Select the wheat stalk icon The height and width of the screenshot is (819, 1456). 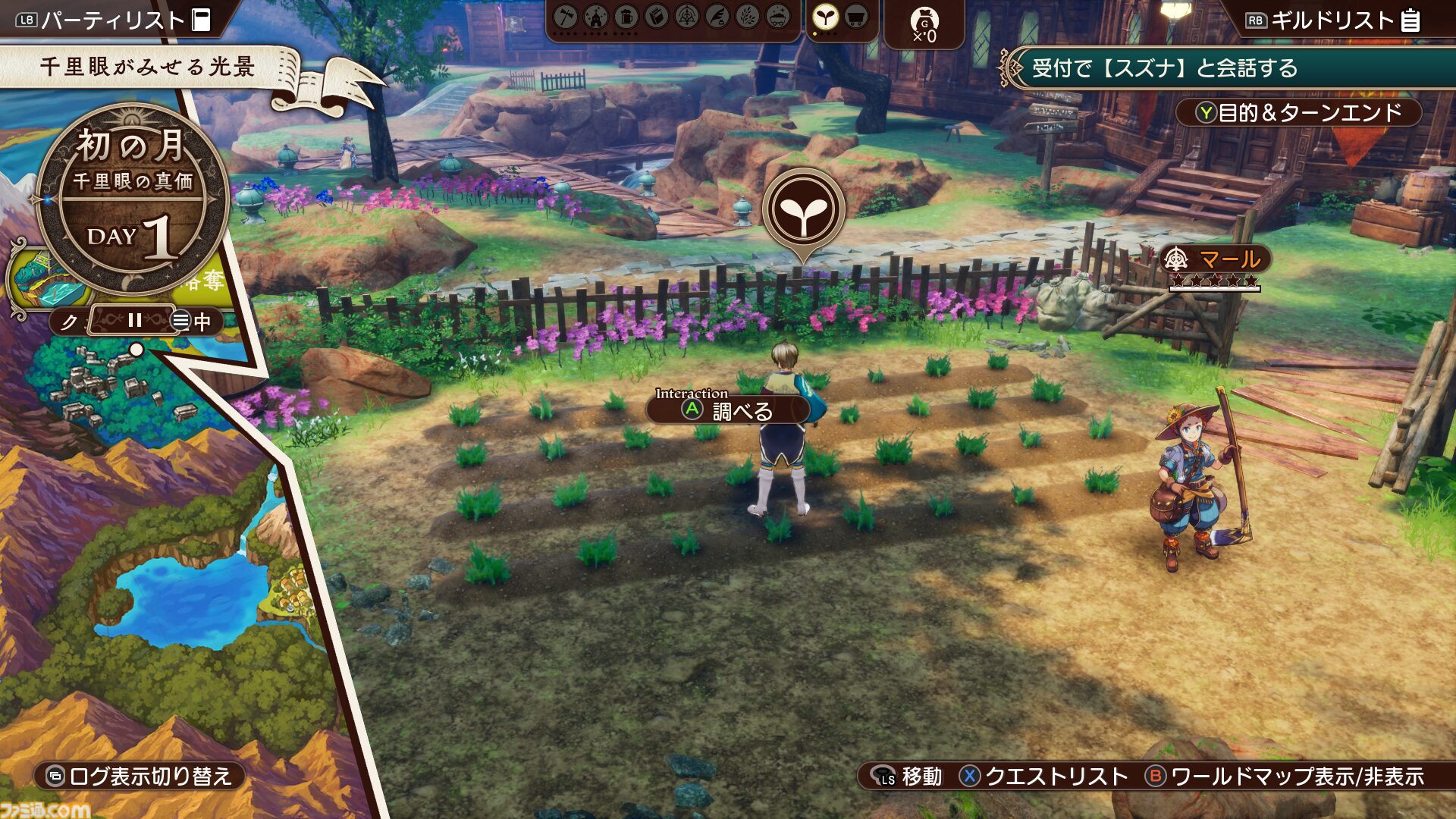(748, 17)
